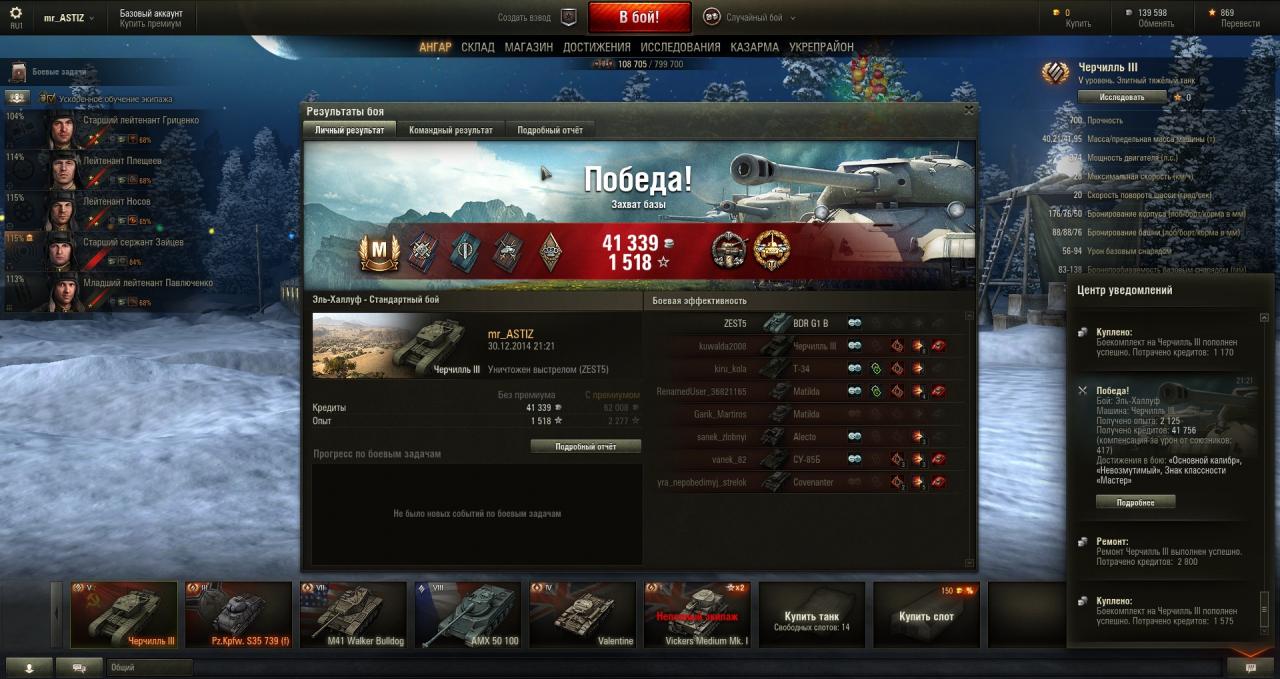Open Подробнее in the victory notification
This screenshot has height=679, width=1280.
tap(1135, 502)
